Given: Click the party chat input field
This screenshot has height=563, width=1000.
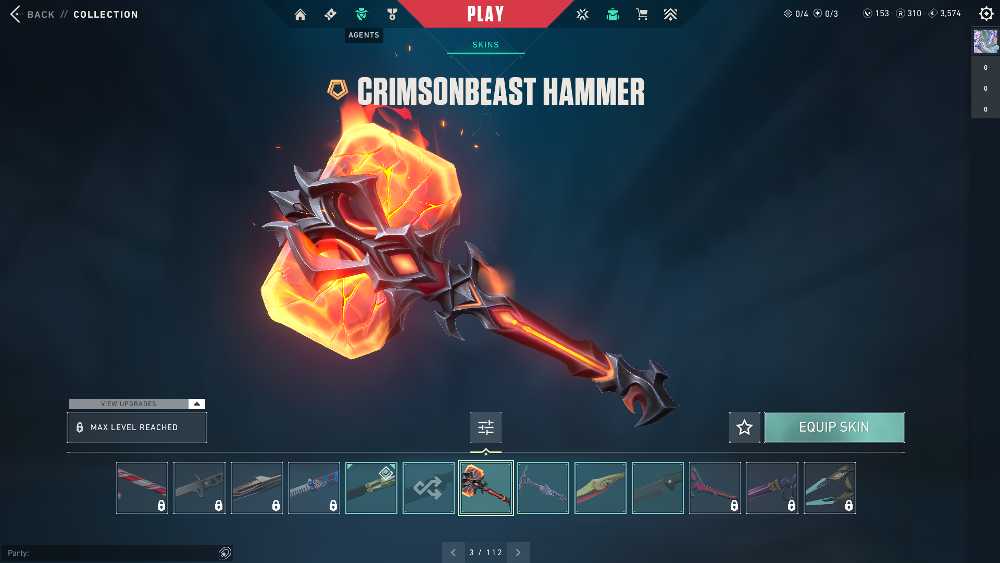Looking at the screenshot, I should (x=110, y=553).
